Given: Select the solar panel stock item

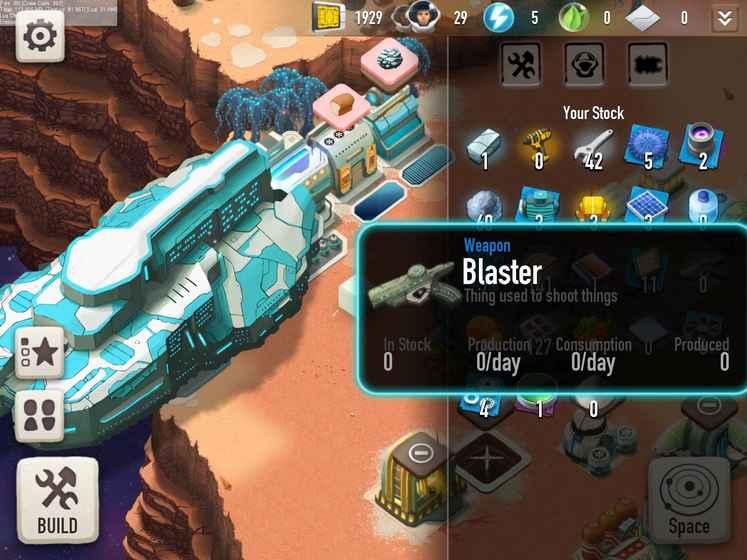Looking at the screenshot, I should click(x=647, y=206).
